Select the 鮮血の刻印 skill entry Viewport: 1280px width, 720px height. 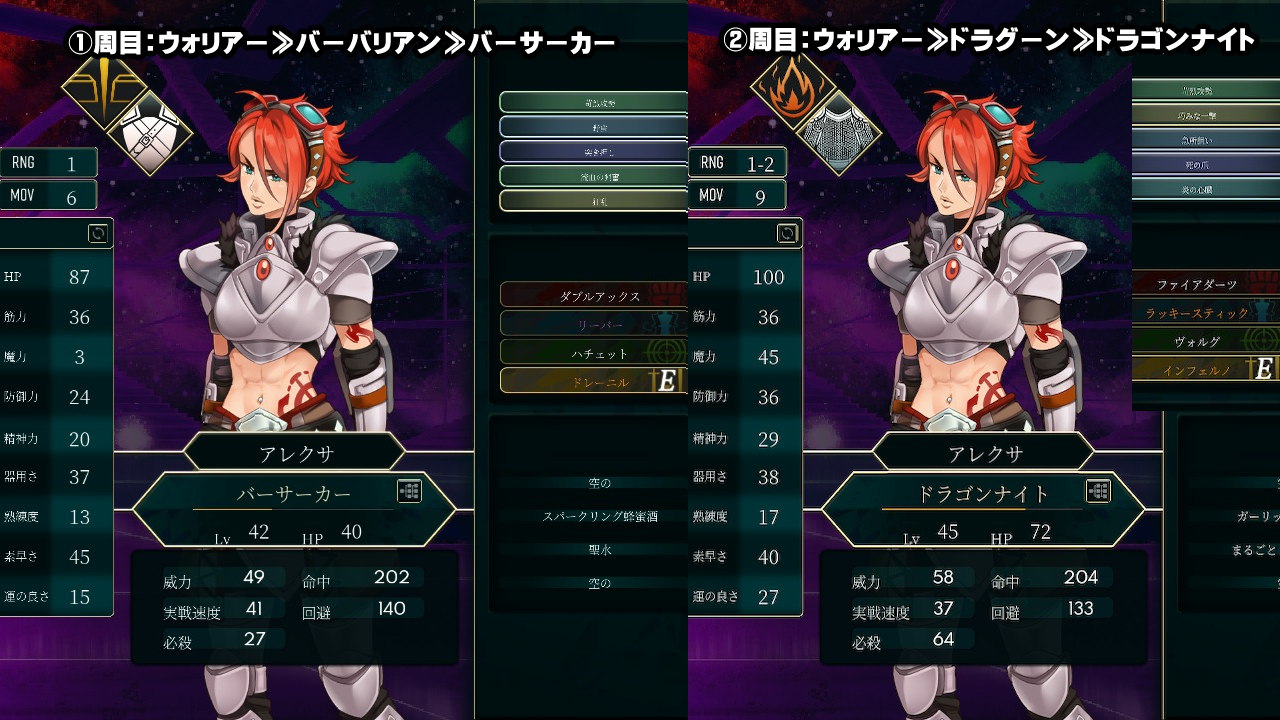(592, 176)
